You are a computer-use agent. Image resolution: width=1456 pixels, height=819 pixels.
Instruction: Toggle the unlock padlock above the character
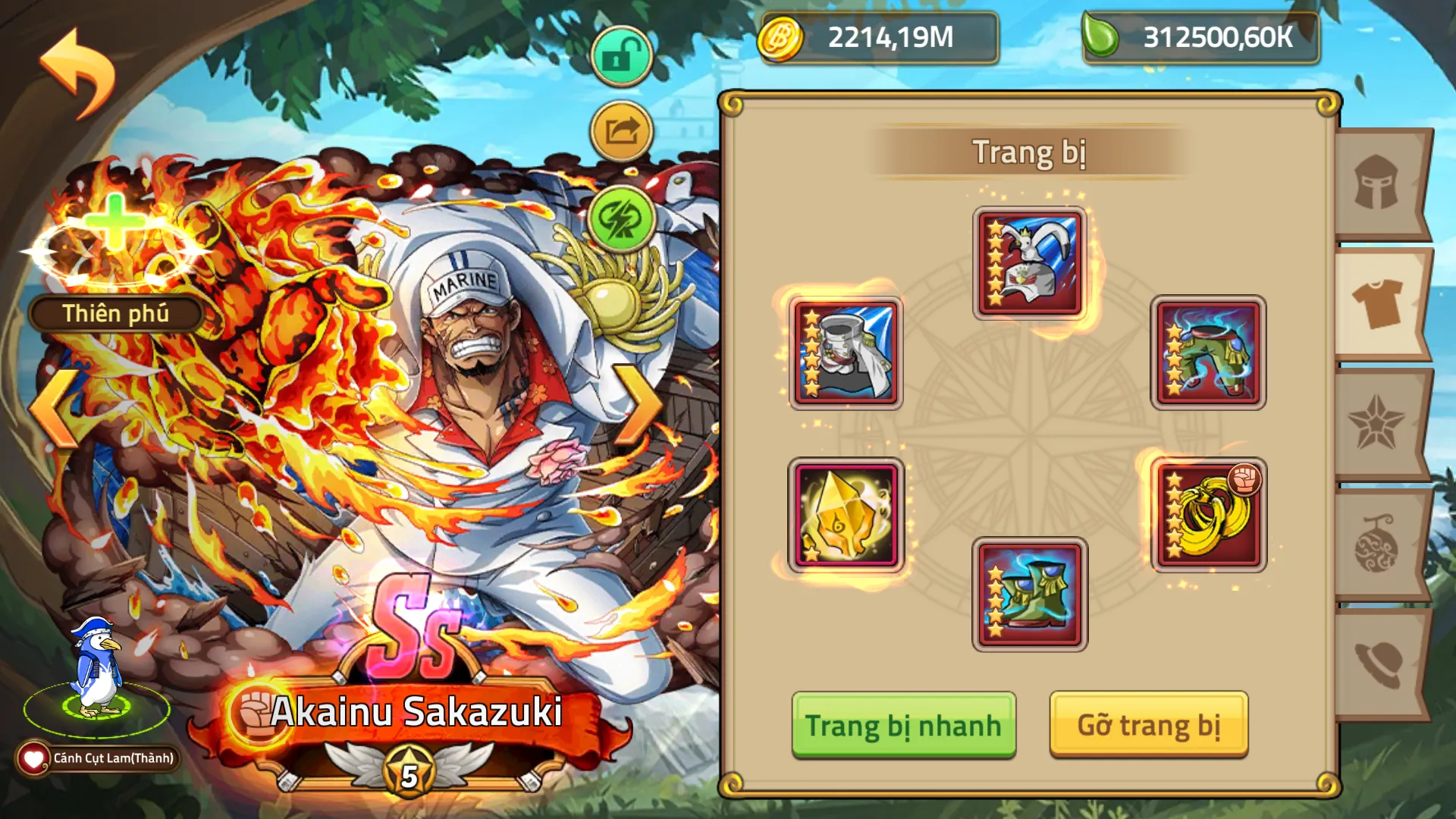620,57
